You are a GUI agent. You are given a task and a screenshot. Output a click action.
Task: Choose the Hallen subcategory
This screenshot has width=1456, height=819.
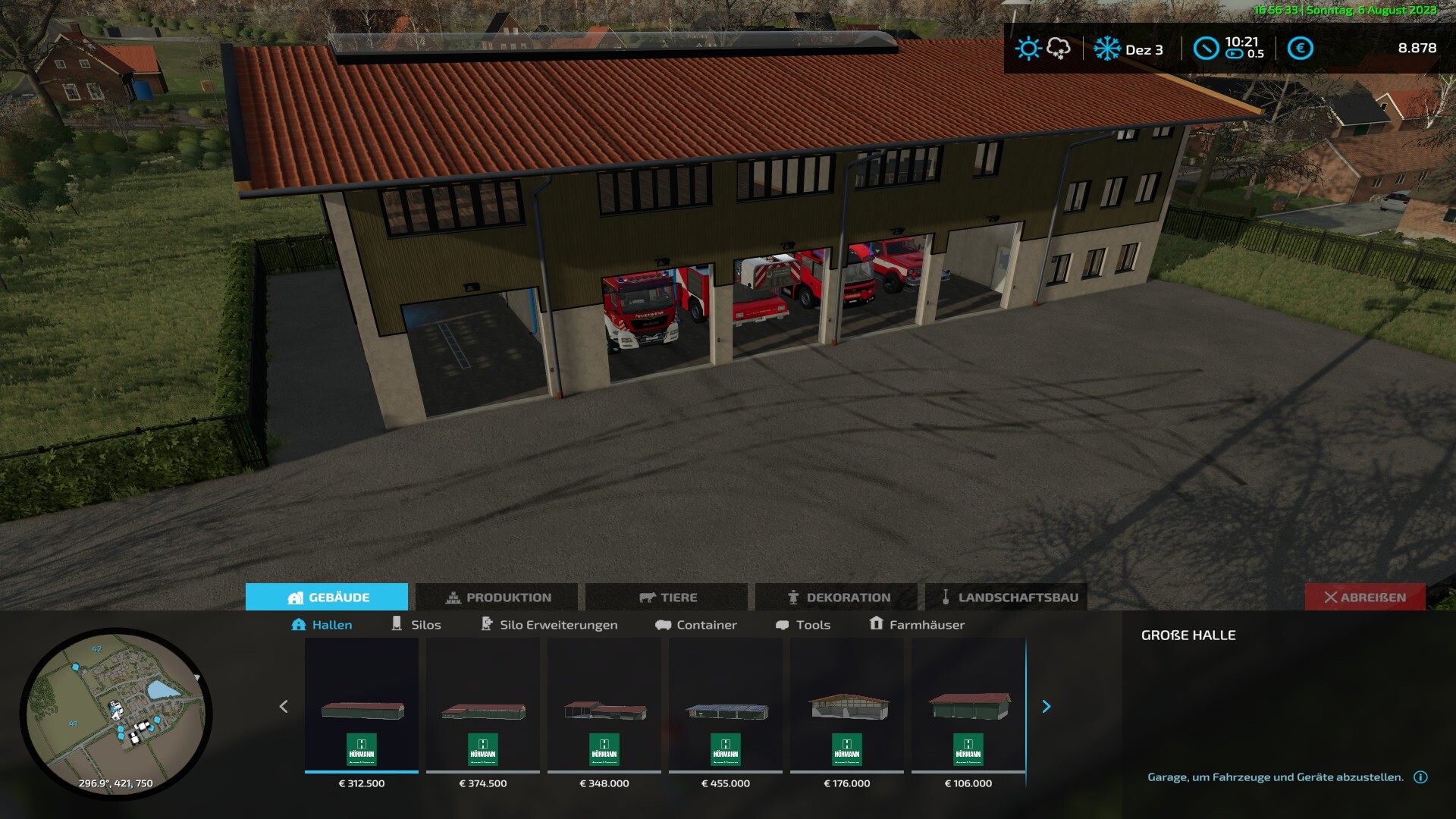coord(322,625)
